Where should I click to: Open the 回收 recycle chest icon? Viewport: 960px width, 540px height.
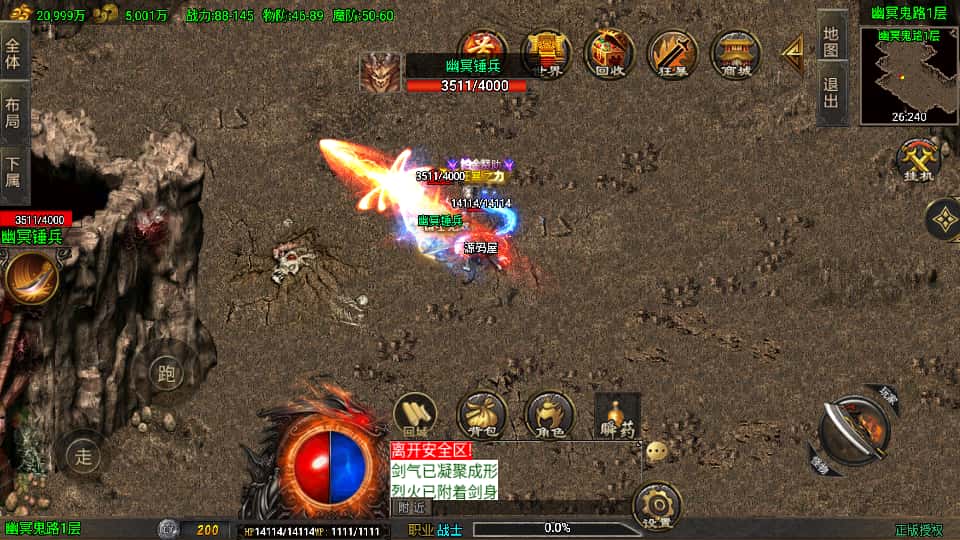(609, 53)
